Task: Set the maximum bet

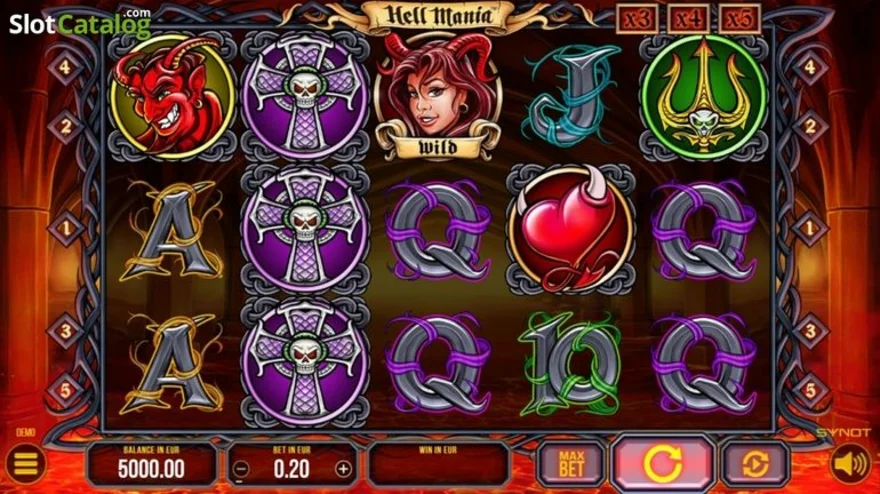Action: pos(571,464)
